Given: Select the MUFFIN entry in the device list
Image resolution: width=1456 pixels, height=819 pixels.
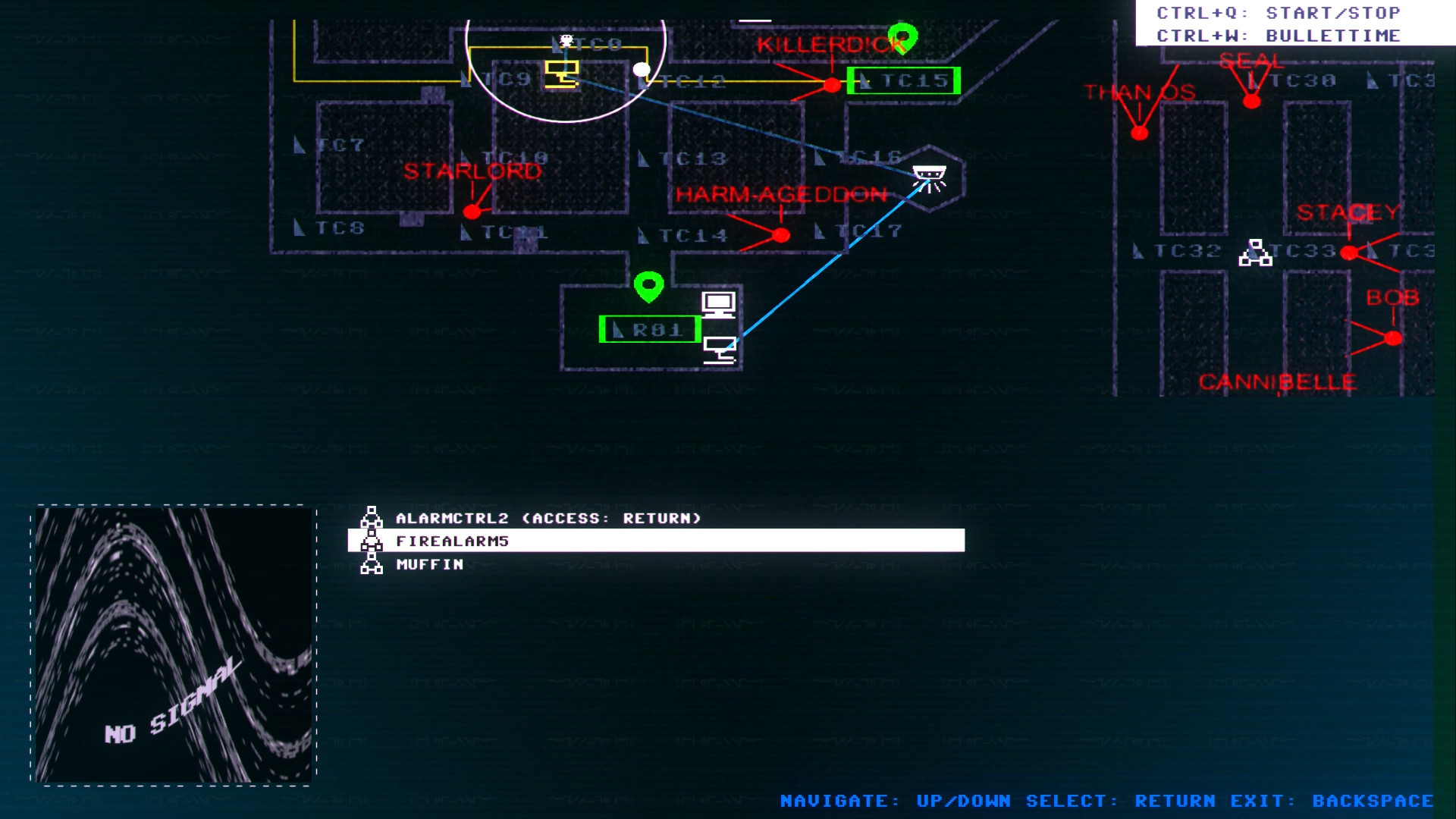Looking at the screenshot, I should pos(429,564).
